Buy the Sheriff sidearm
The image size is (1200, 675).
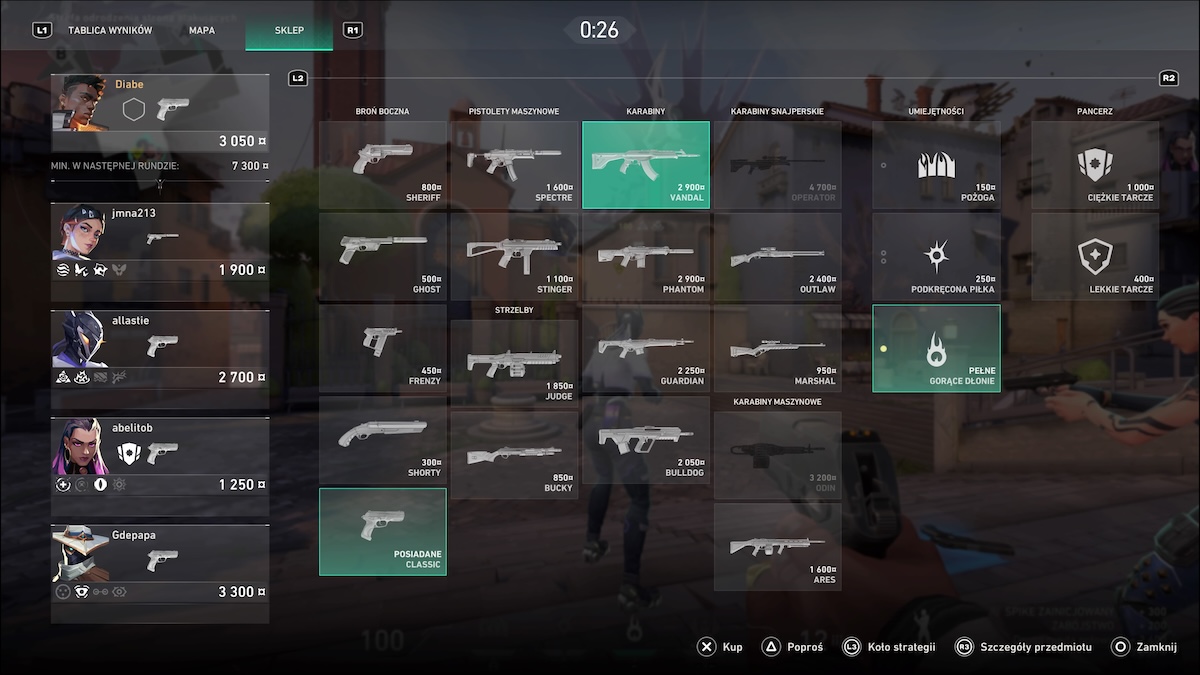[x=383, y=165]
